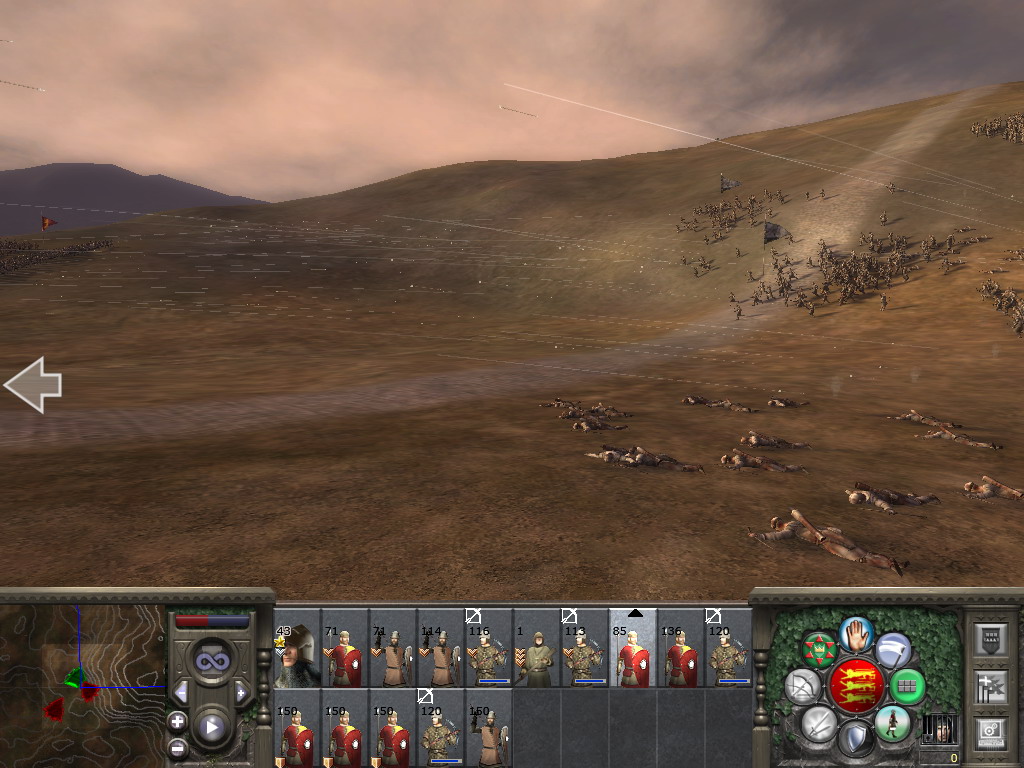
Task: Choose the 116-man archer unit card
Action: pos(489,657)
